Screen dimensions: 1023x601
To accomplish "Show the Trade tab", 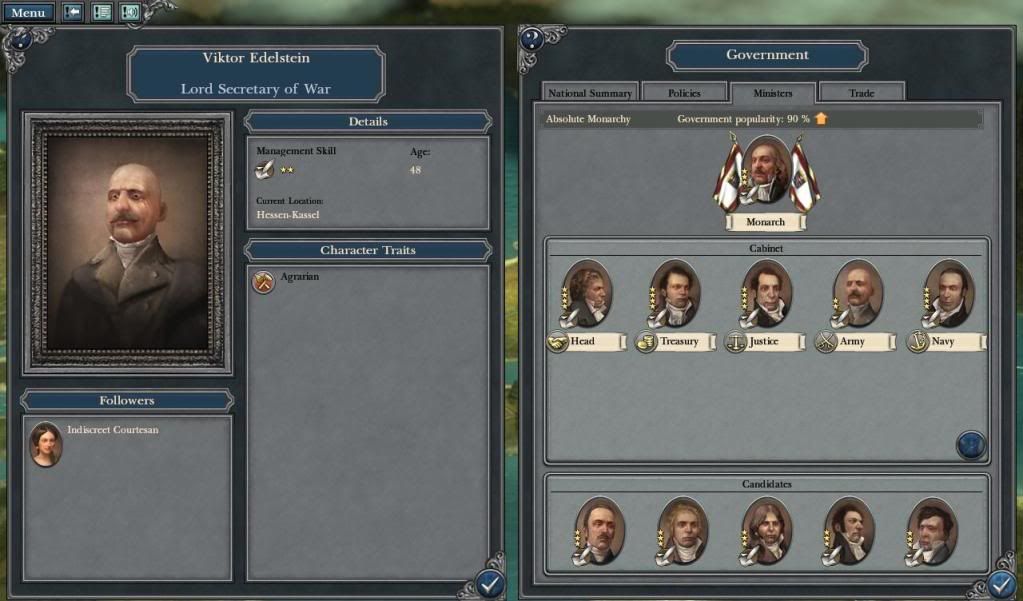I will tap(861, 93).
